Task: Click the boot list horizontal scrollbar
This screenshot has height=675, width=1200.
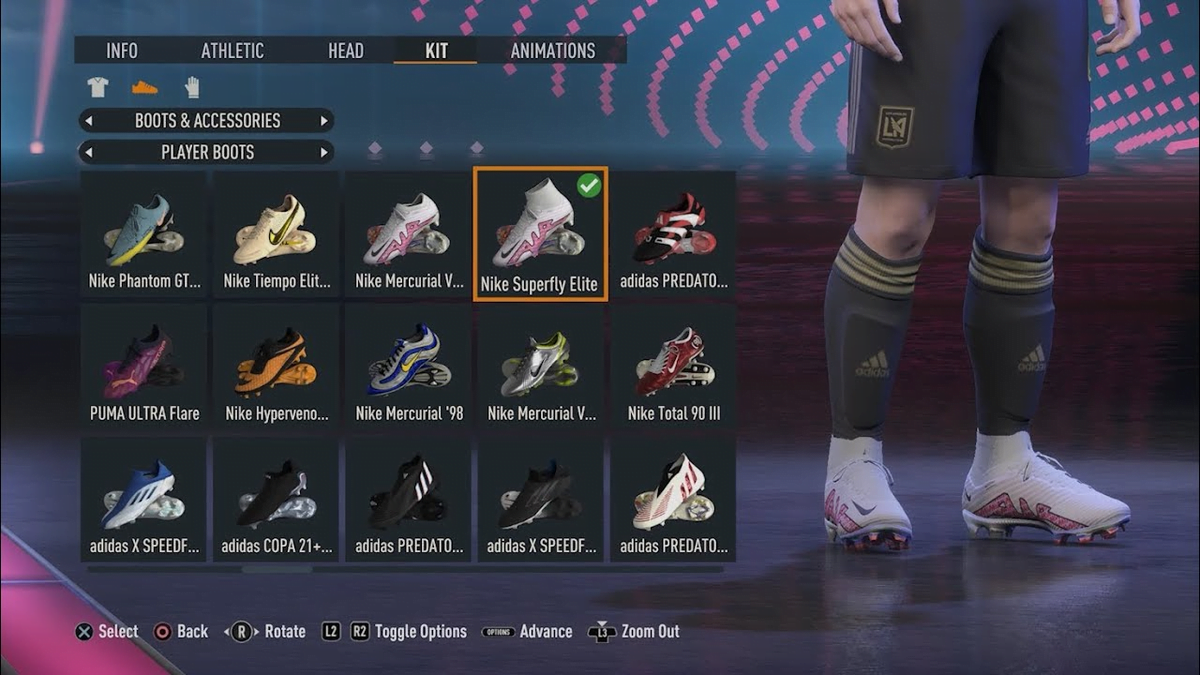Action: click(277, 569)
